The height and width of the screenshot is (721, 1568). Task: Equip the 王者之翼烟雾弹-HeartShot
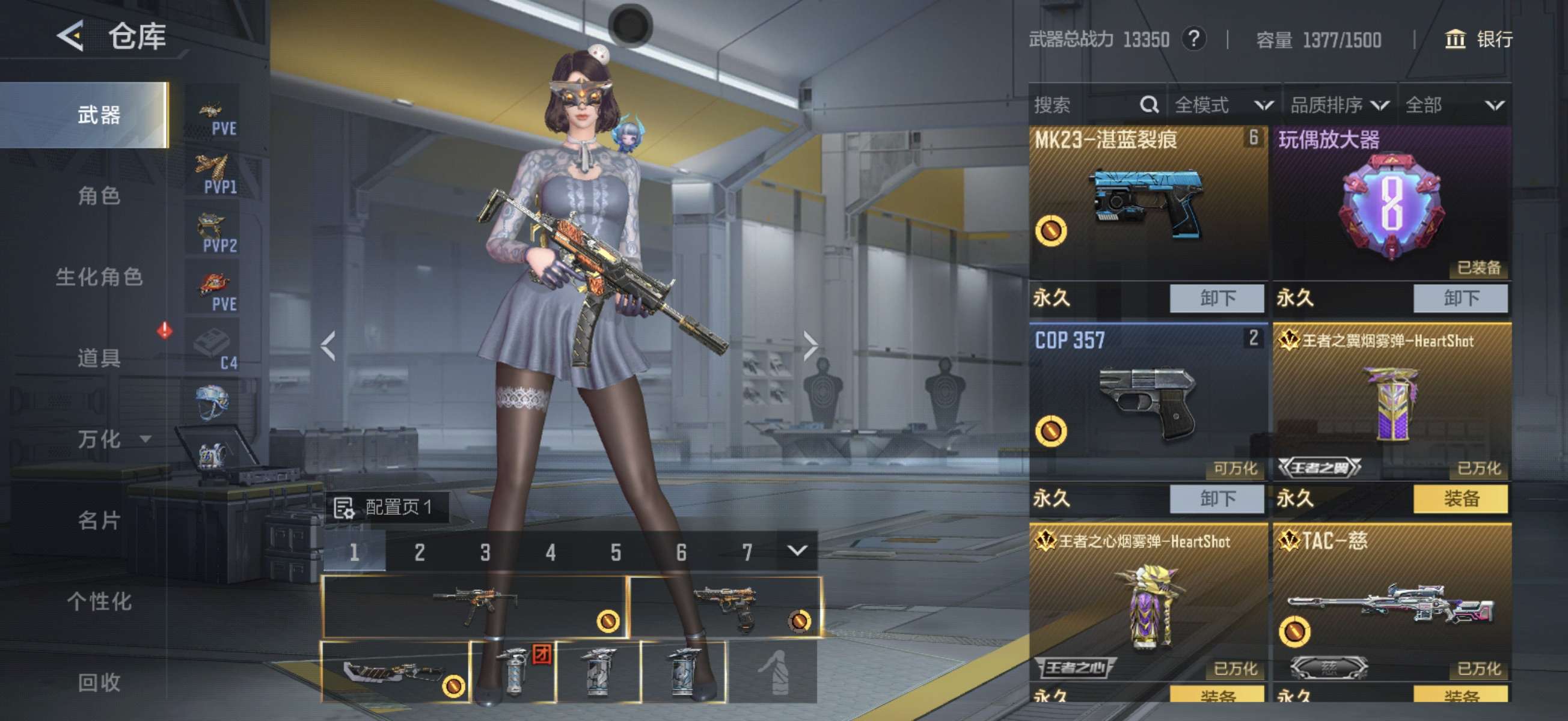click(1460, 499)
